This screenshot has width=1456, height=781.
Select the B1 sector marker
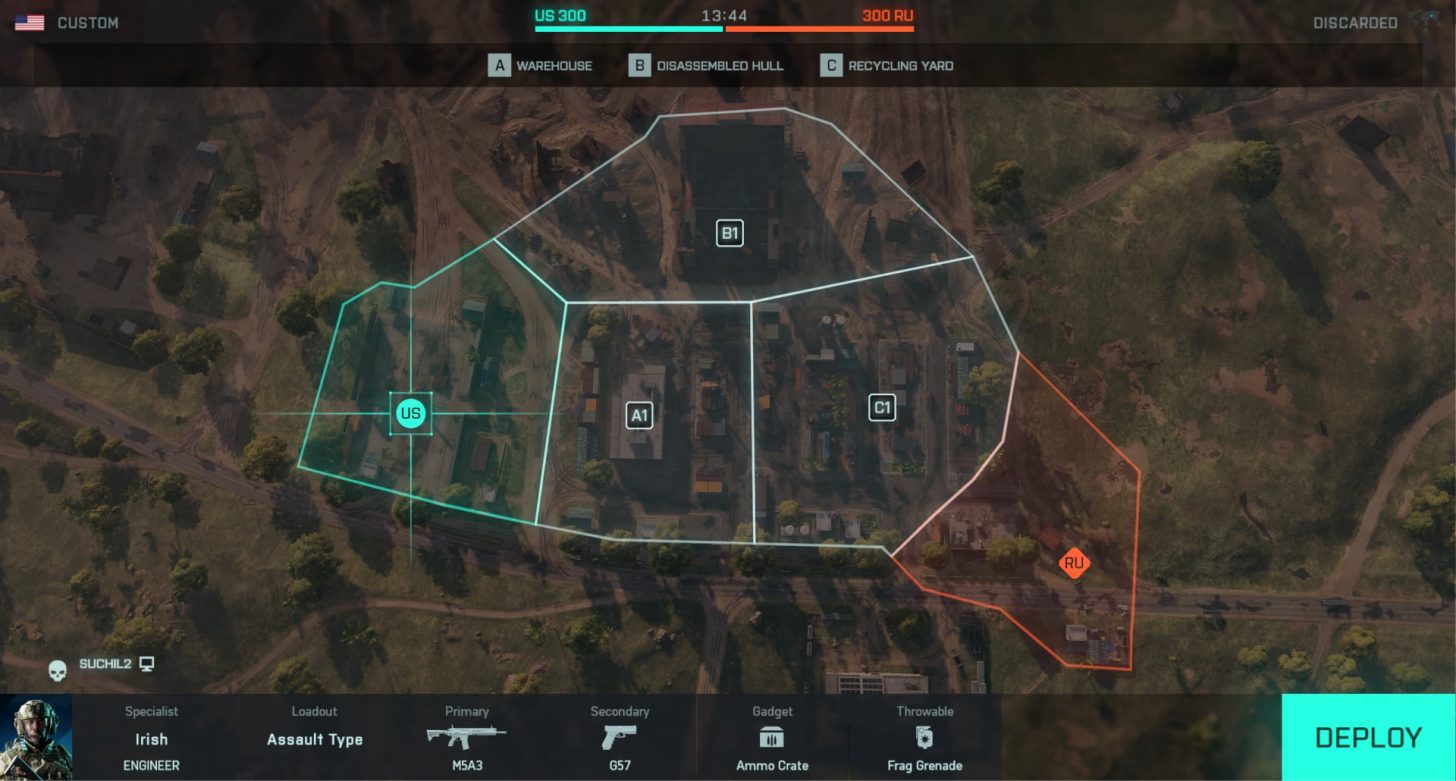(730, 234)
